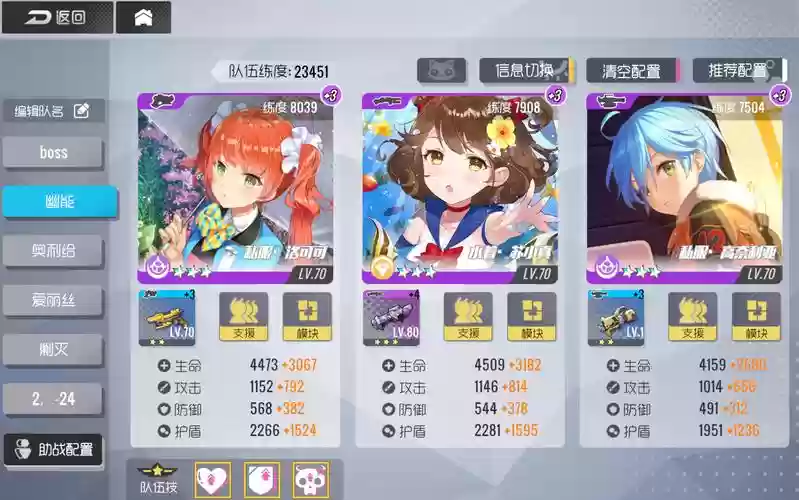
Task: Select the 爱丽丝 team tab
Action: click(x=53, y=300)
